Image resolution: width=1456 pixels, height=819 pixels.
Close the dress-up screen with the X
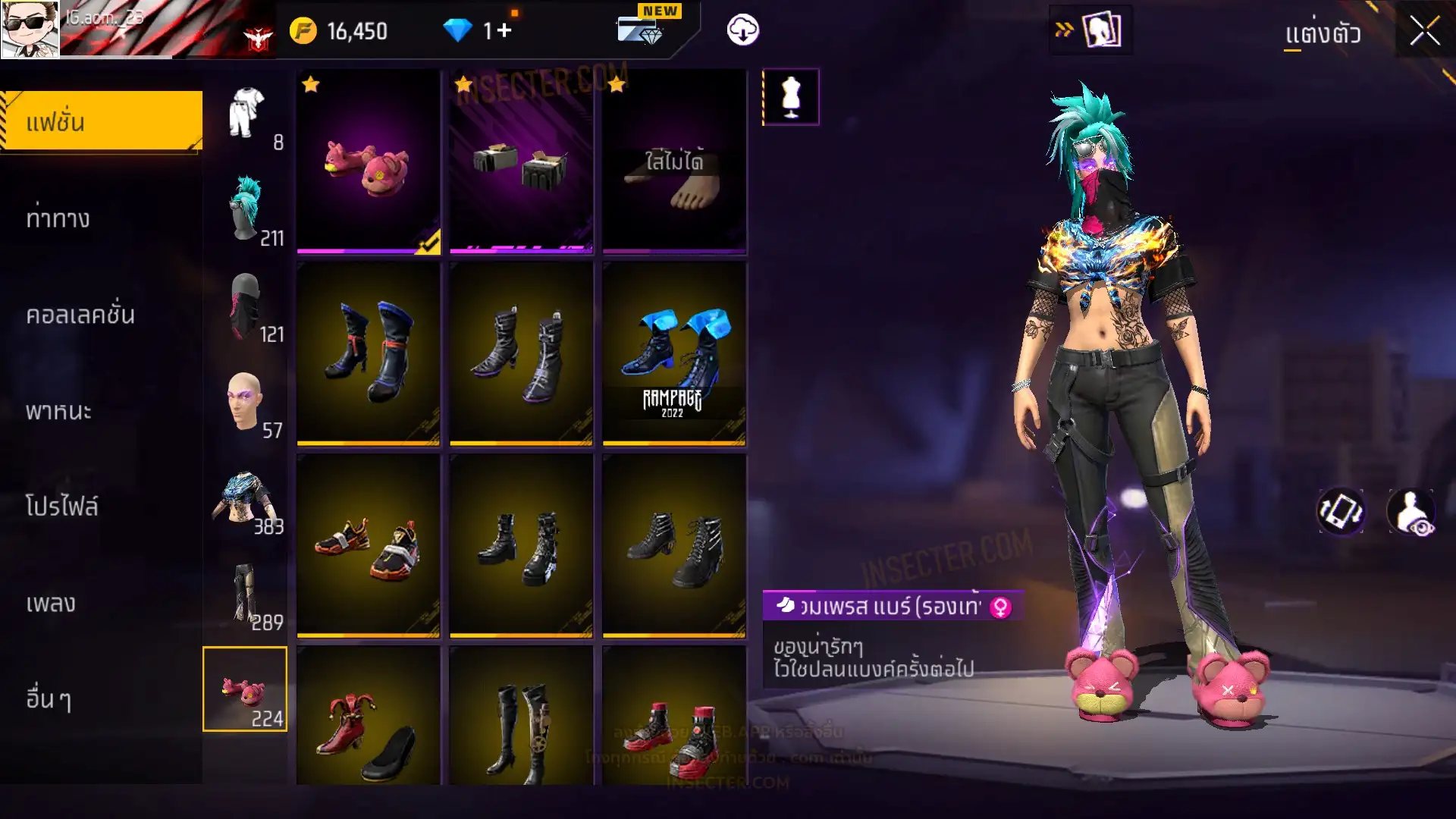(1424, 32)
